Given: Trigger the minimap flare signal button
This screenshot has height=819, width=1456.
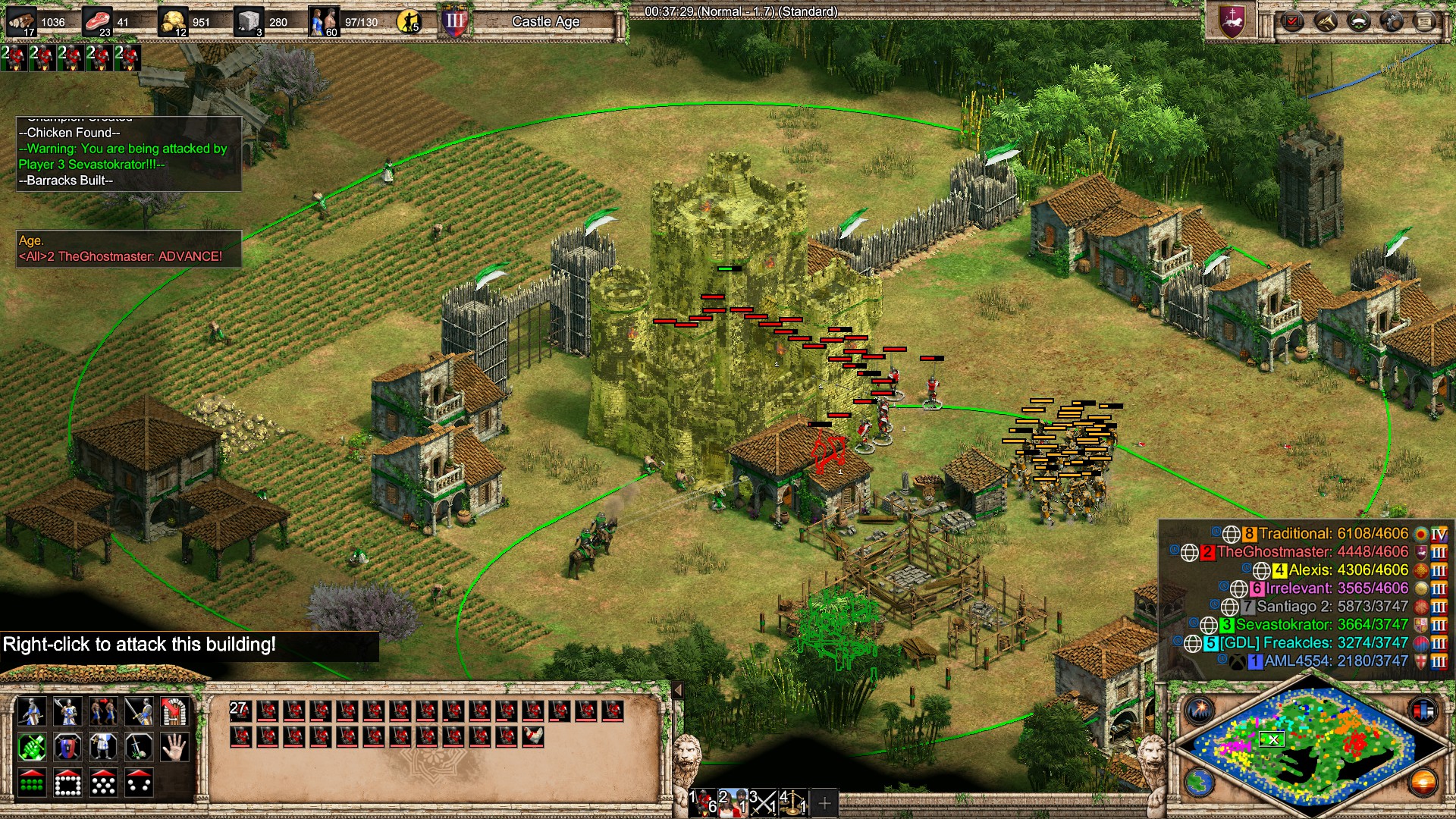Looking at the screenshot, I should pos(1200,711).
